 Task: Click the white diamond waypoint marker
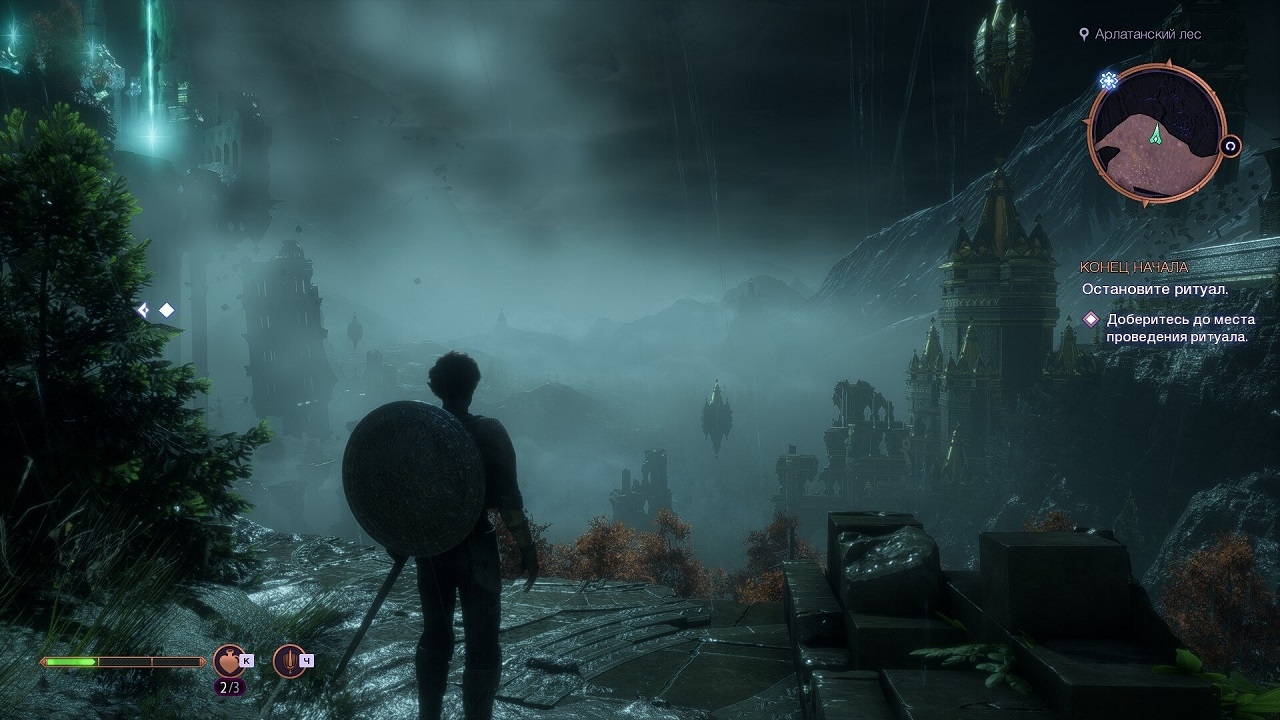point(167,310)
